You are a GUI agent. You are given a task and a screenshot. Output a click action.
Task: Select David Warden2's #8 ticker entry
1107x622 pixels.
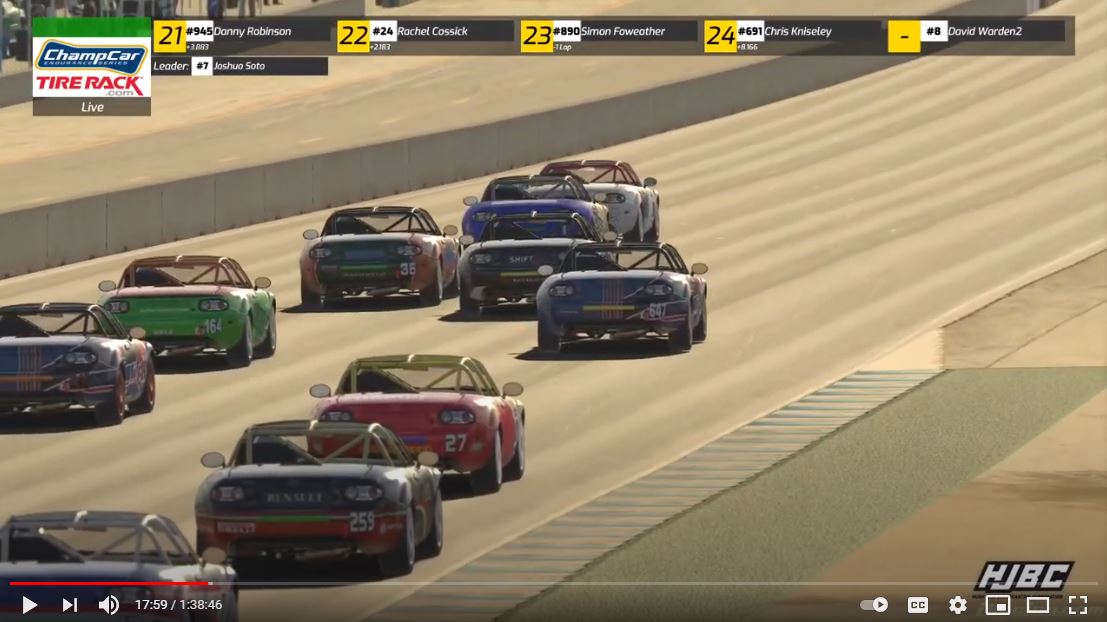[x=976, y=33]
